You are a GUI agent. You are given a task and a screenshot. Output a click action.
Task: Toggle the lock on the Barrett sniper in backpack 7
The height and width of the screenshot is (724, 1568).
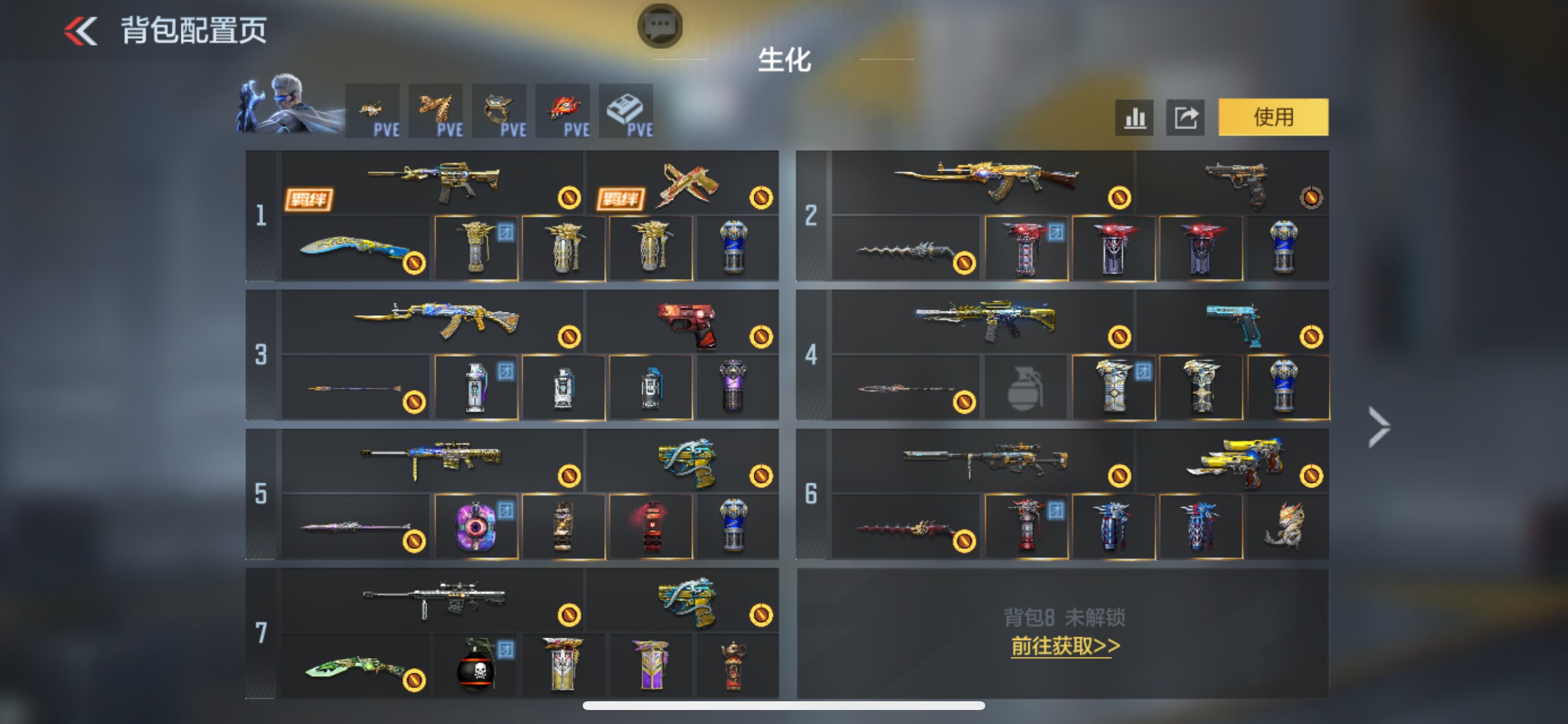pos(568,616)
